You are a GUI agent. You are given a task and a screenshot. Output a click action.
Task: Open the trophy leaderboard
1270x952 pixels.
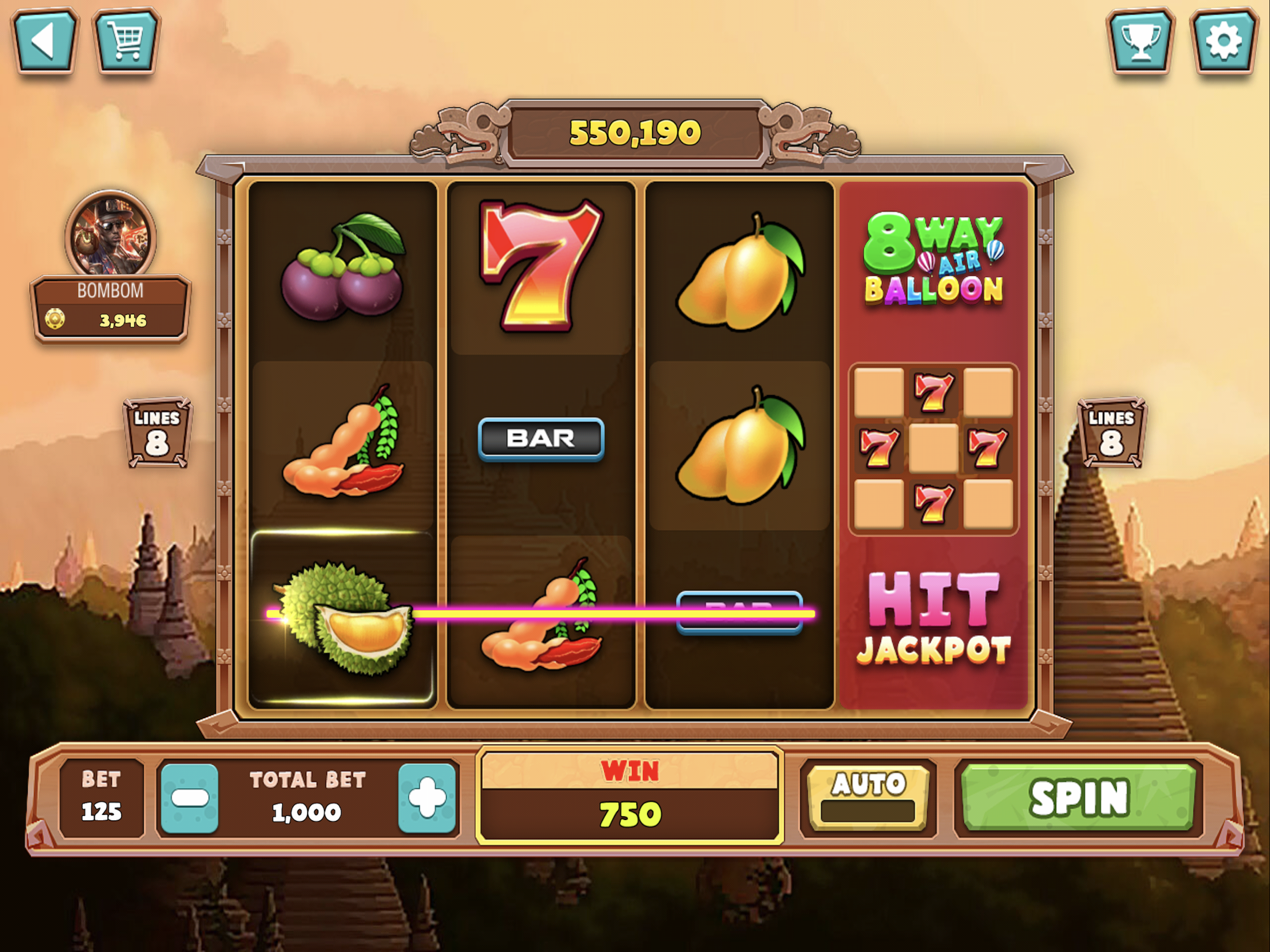point(1140,41)
